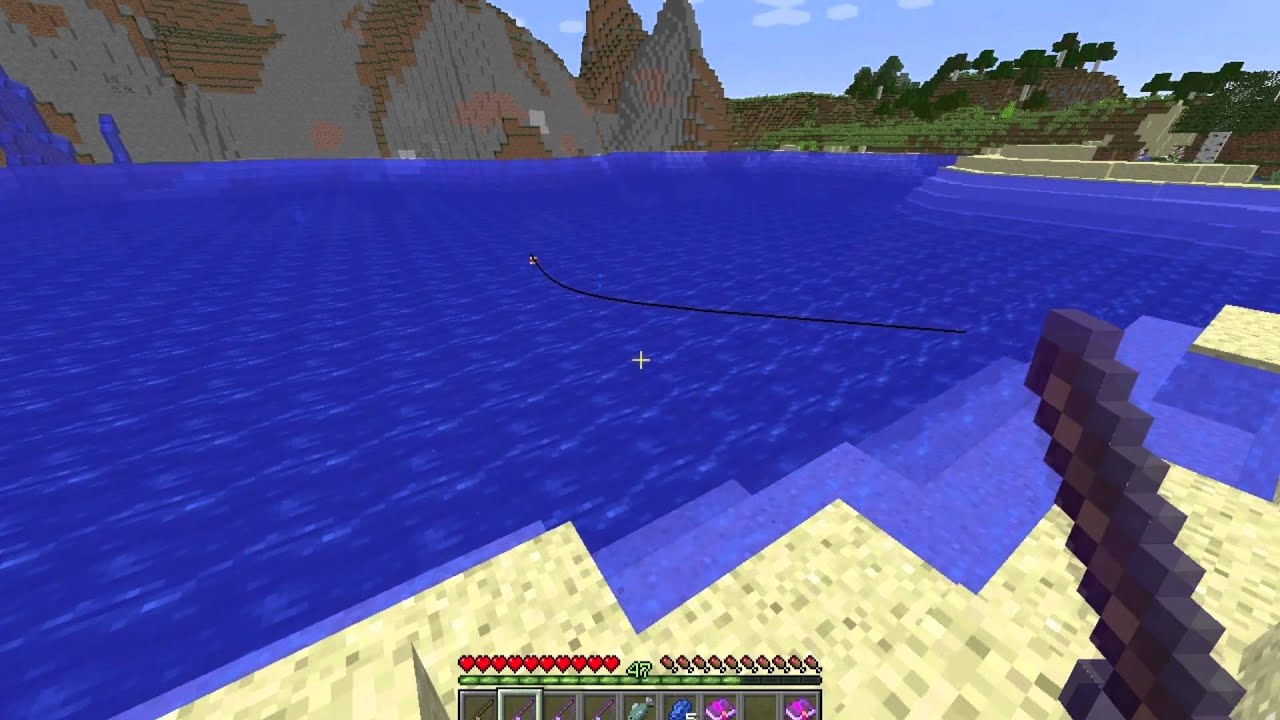The height and width of the screenshot is (720, 1280).
Task: Select the enchanted book in the last hotbar slot
Action: 798,706
